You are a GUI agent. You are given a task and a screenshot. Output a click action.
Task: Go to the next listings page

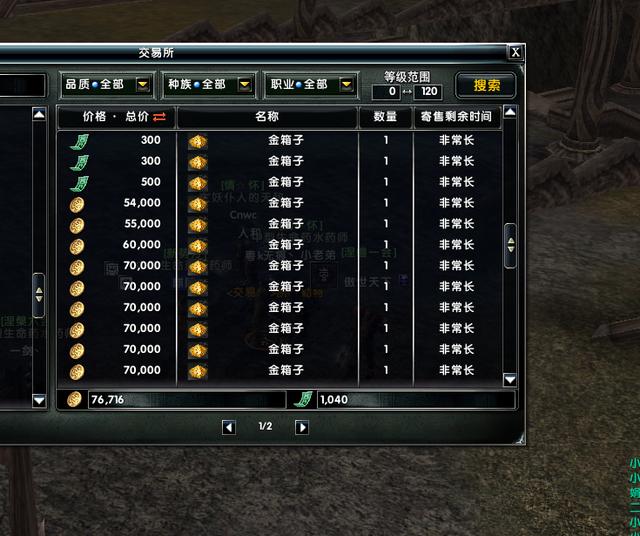click(x=302, y=427)
